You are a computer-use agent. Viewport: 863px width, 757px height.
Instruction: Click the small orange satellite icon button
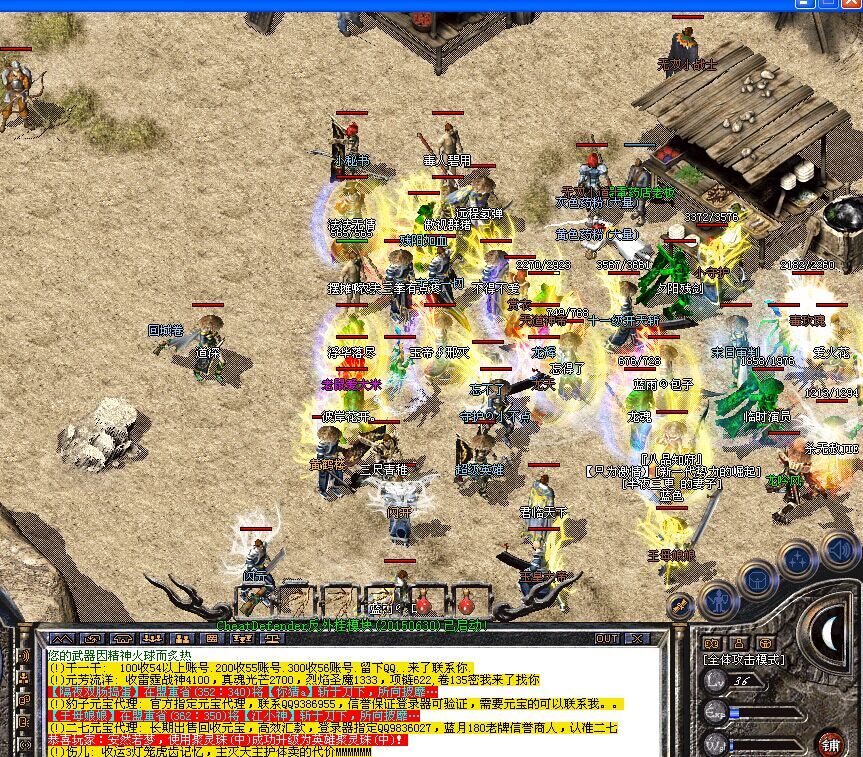click(x=681, y=606)
